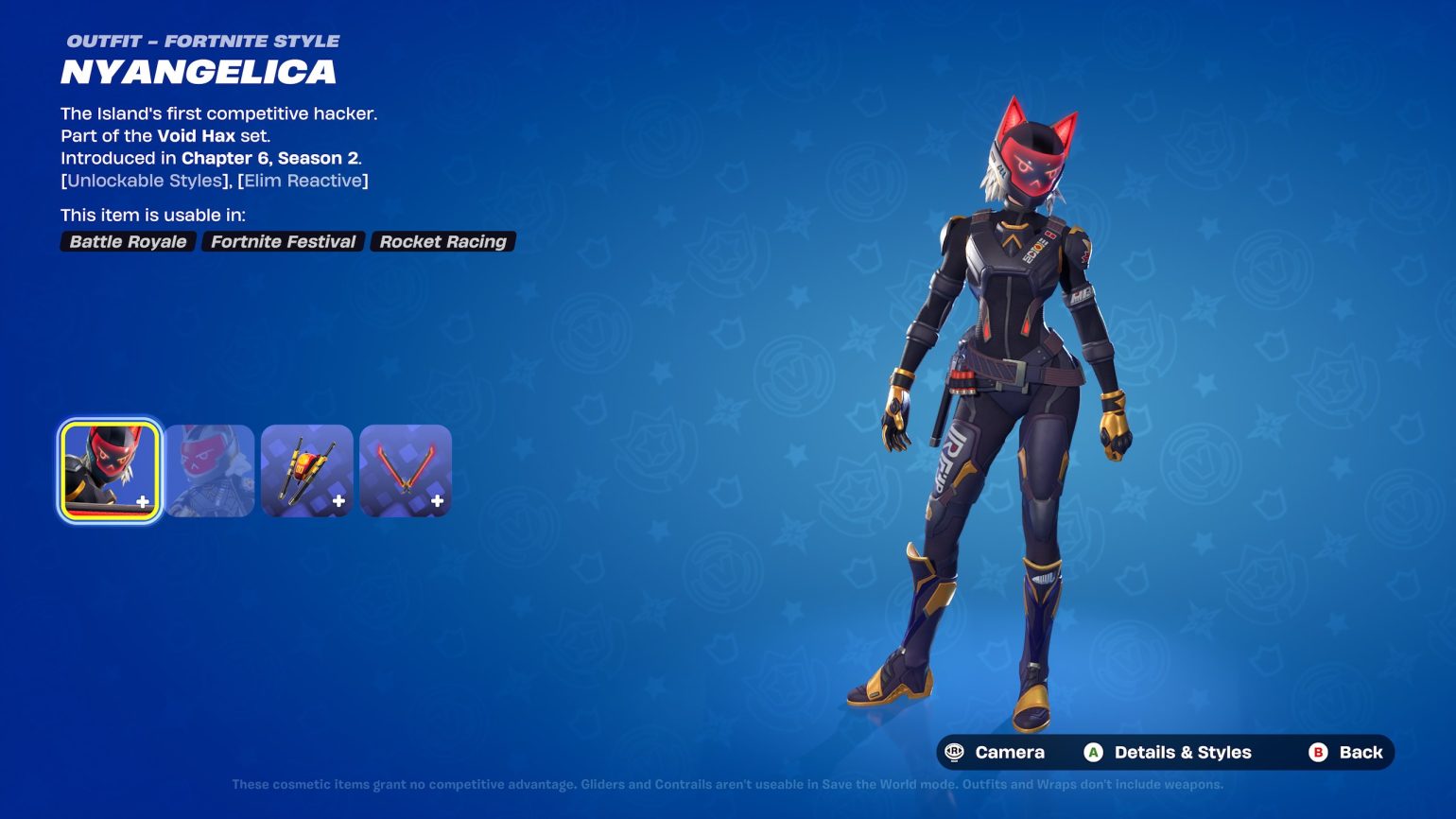Pick the crossed red blades pickaxe thumbnail
Screen dimensions: 1456x819
click(406, 471)
